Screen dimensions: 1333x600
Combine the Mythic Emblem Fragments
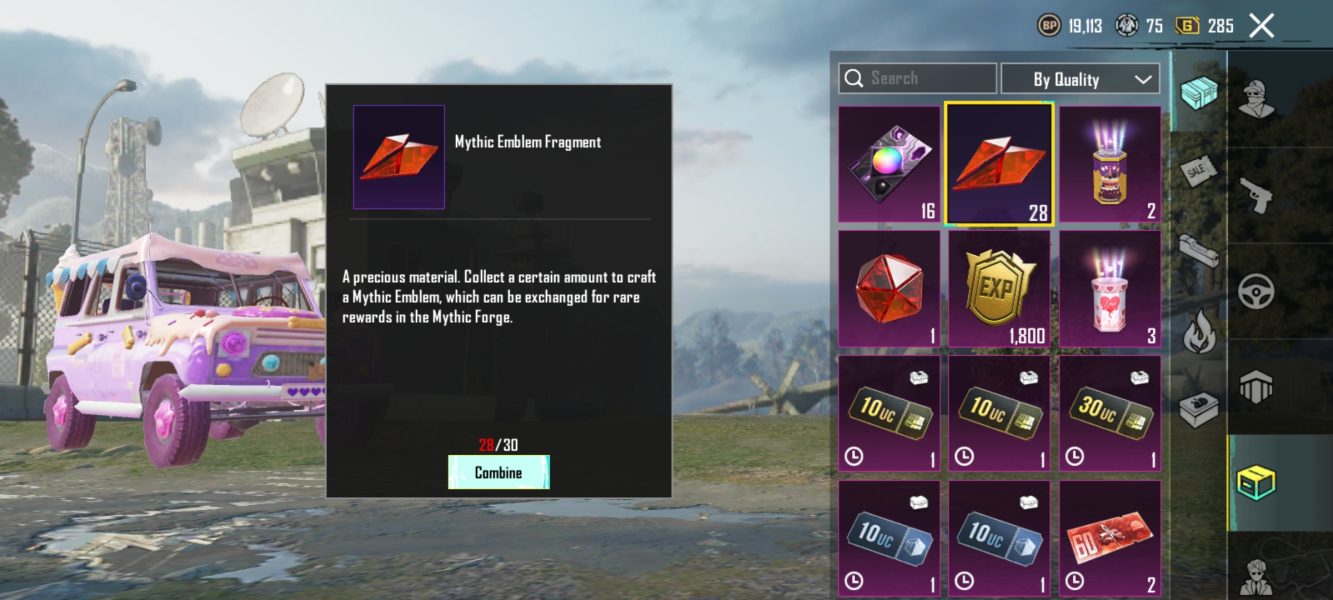(498, 472)
